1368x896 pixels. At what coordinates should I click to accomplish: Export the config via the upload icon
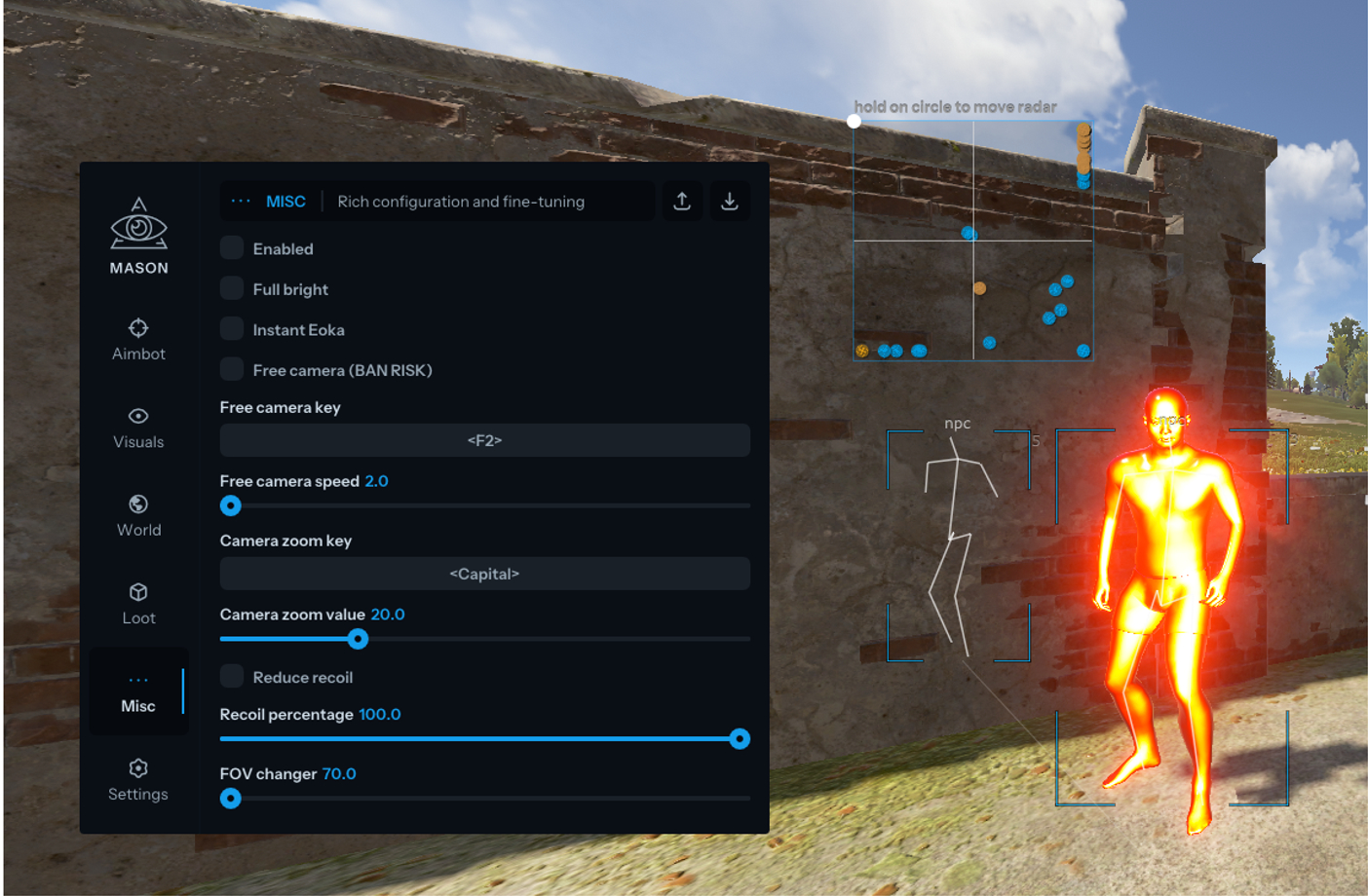(x=682, y=202)
